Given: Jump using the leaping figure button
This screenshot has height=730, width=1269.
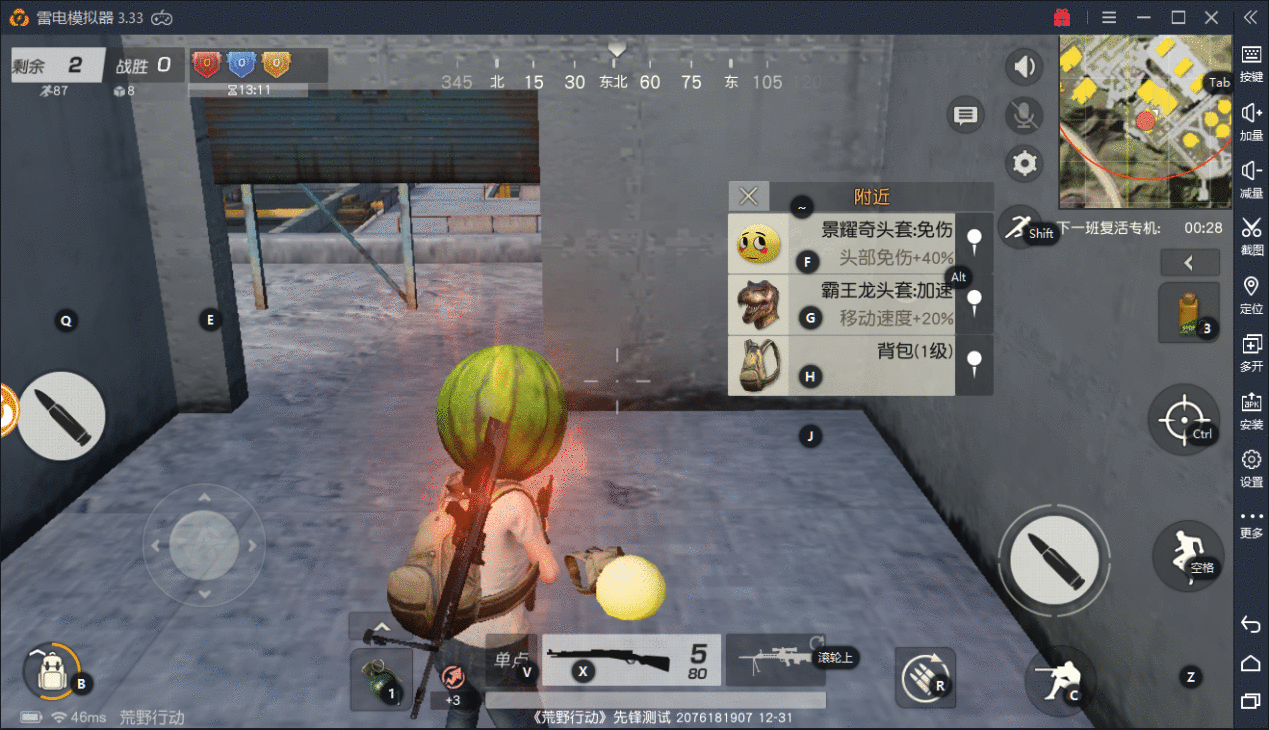Looking at the screenshot, I should (1187, 553).
